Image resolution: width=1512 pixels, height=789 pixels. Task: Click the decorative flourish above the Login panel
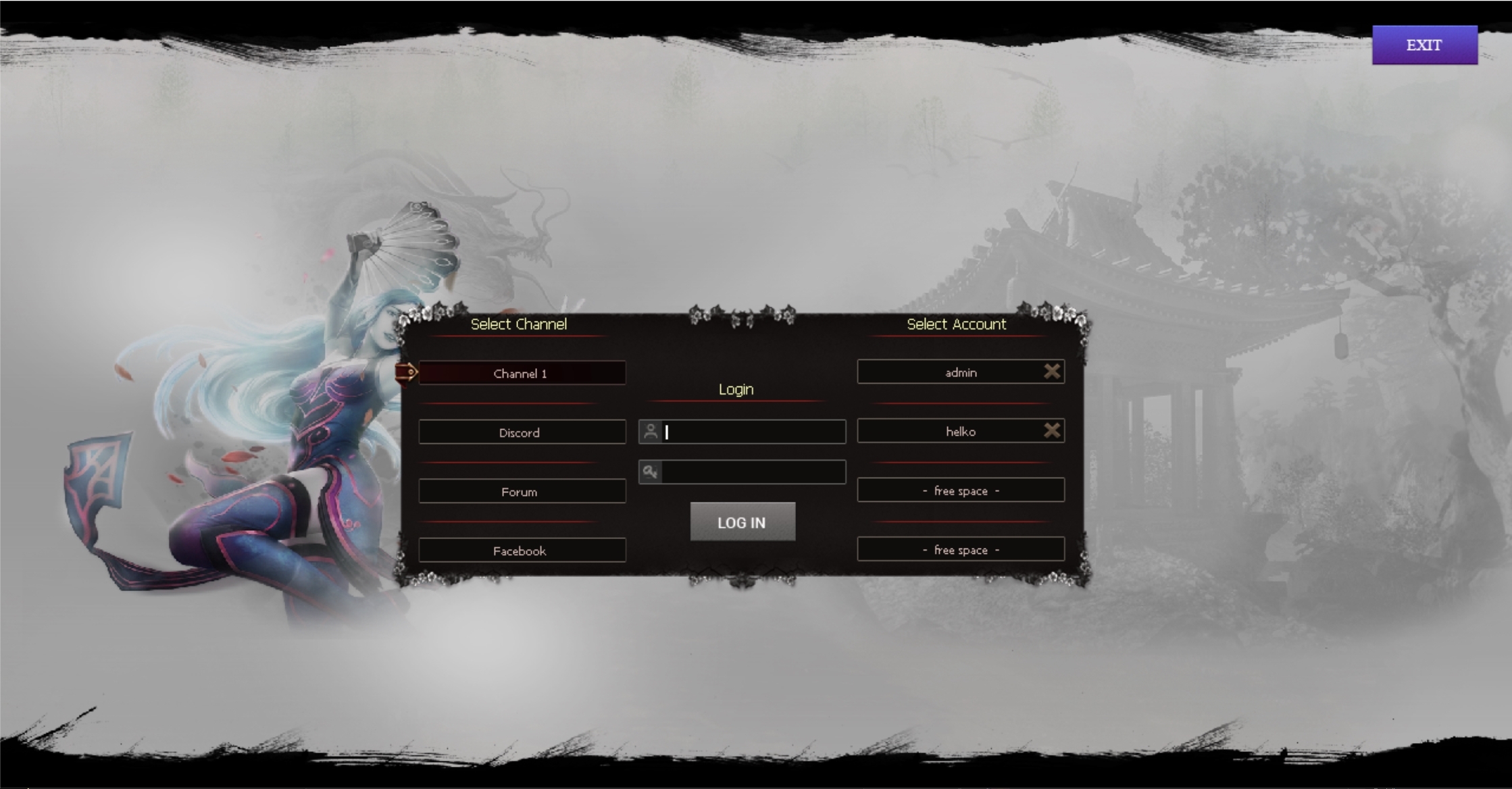pyautogui.click(x=742, y=313)
